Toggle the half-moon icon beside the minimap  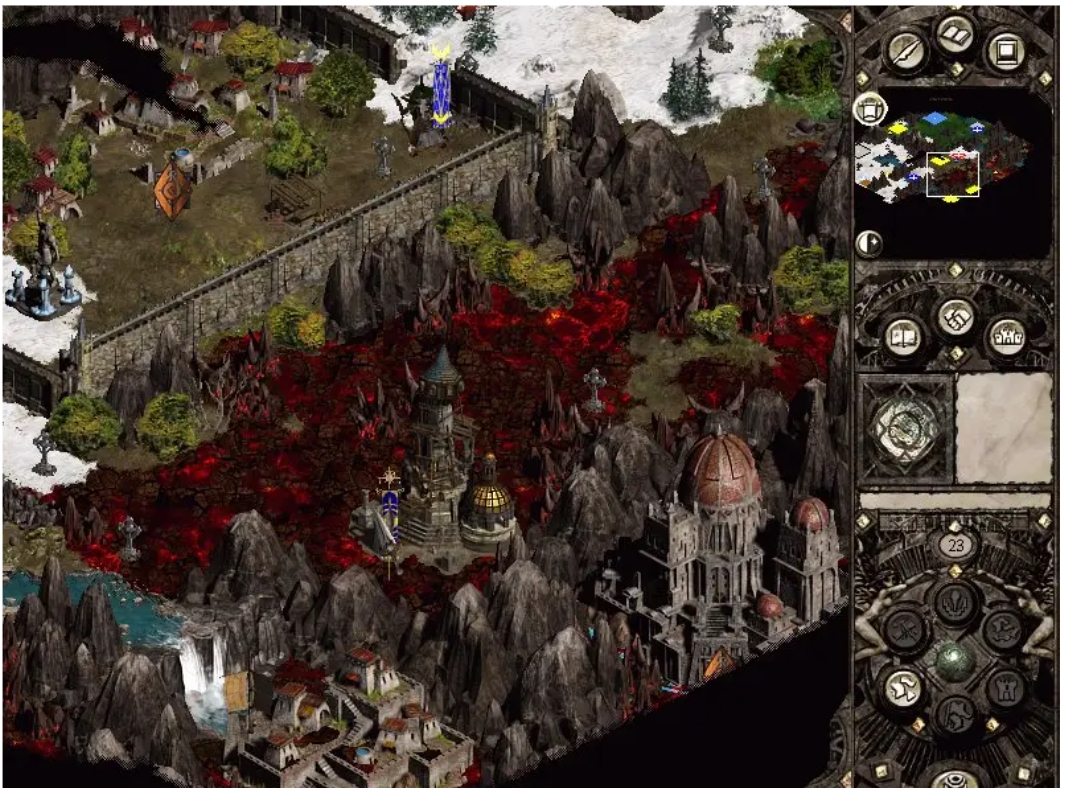click(868, 243)
